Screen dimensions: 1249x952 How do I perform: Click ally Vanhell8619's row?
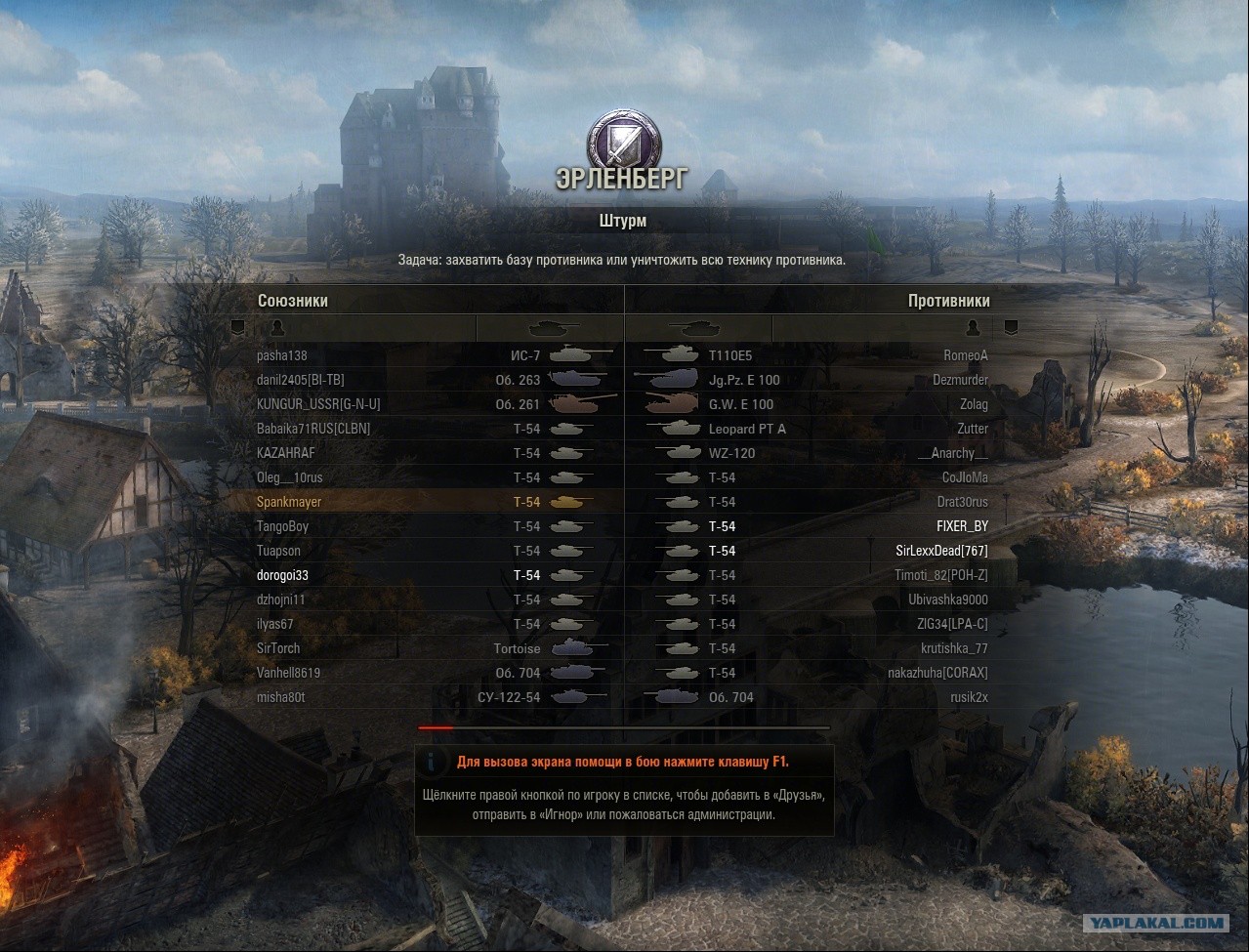[288, 673]
